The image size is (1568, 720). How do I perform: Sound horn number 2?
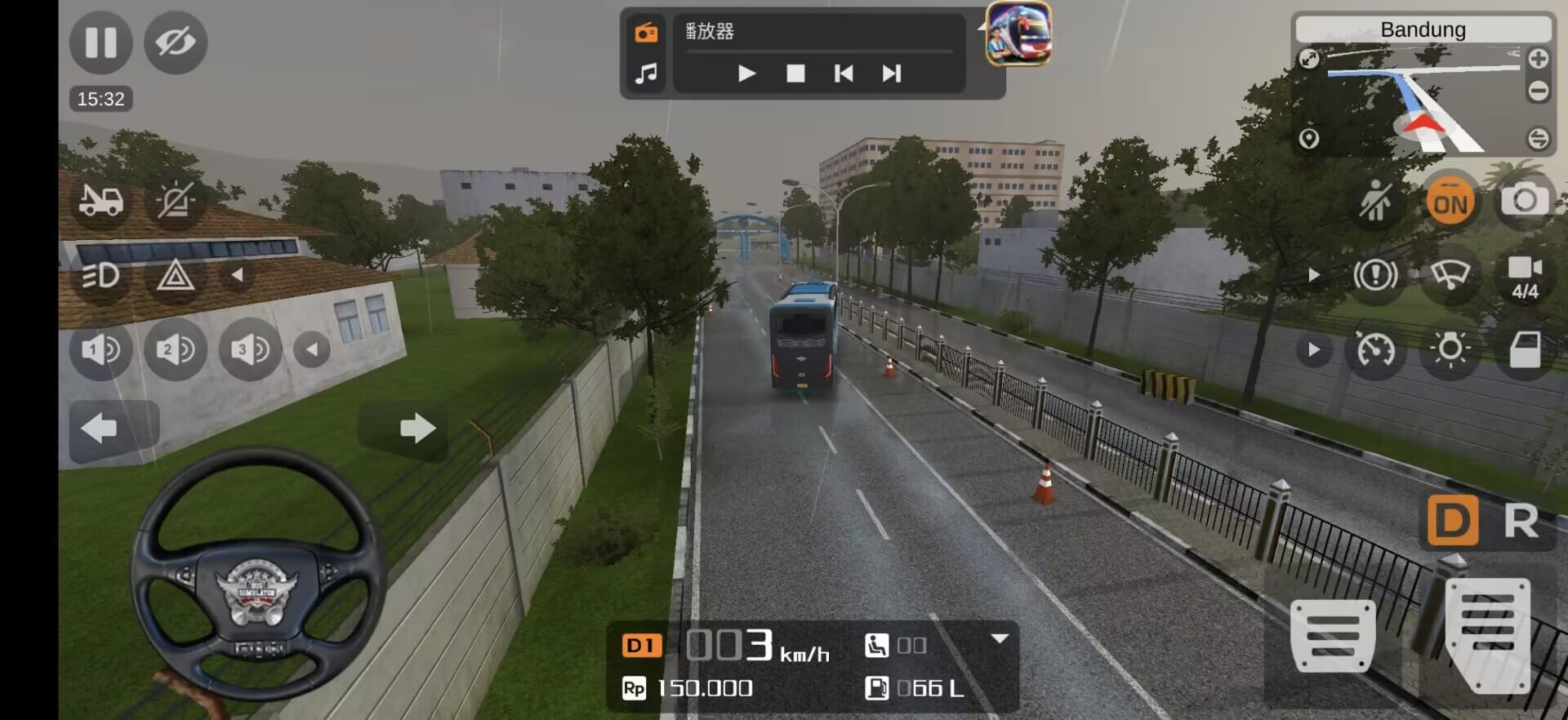coord(176,350)
